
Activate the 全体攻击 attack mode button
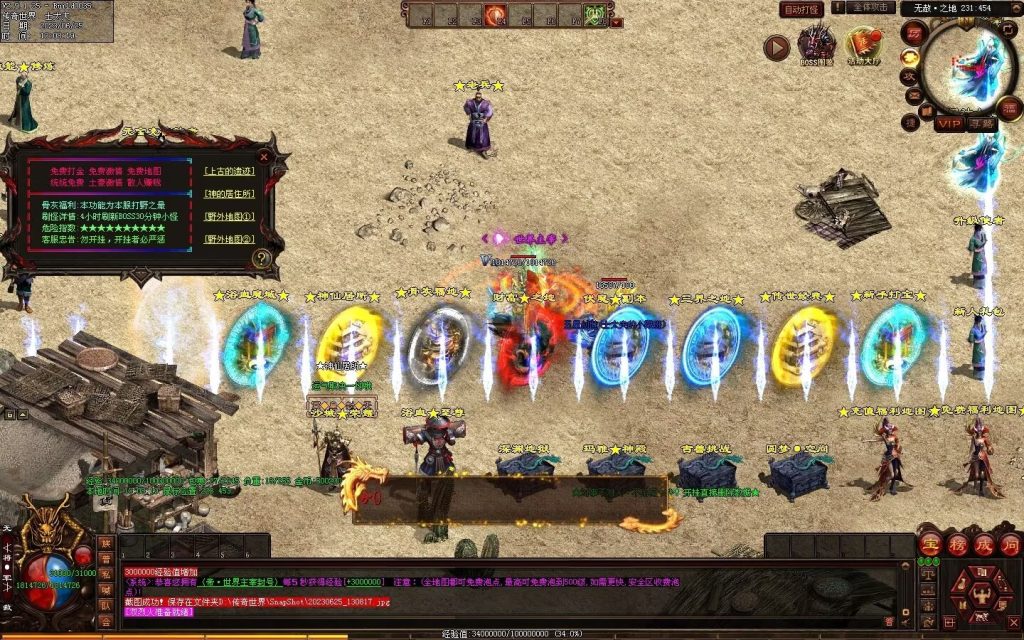tap(870, 8)
